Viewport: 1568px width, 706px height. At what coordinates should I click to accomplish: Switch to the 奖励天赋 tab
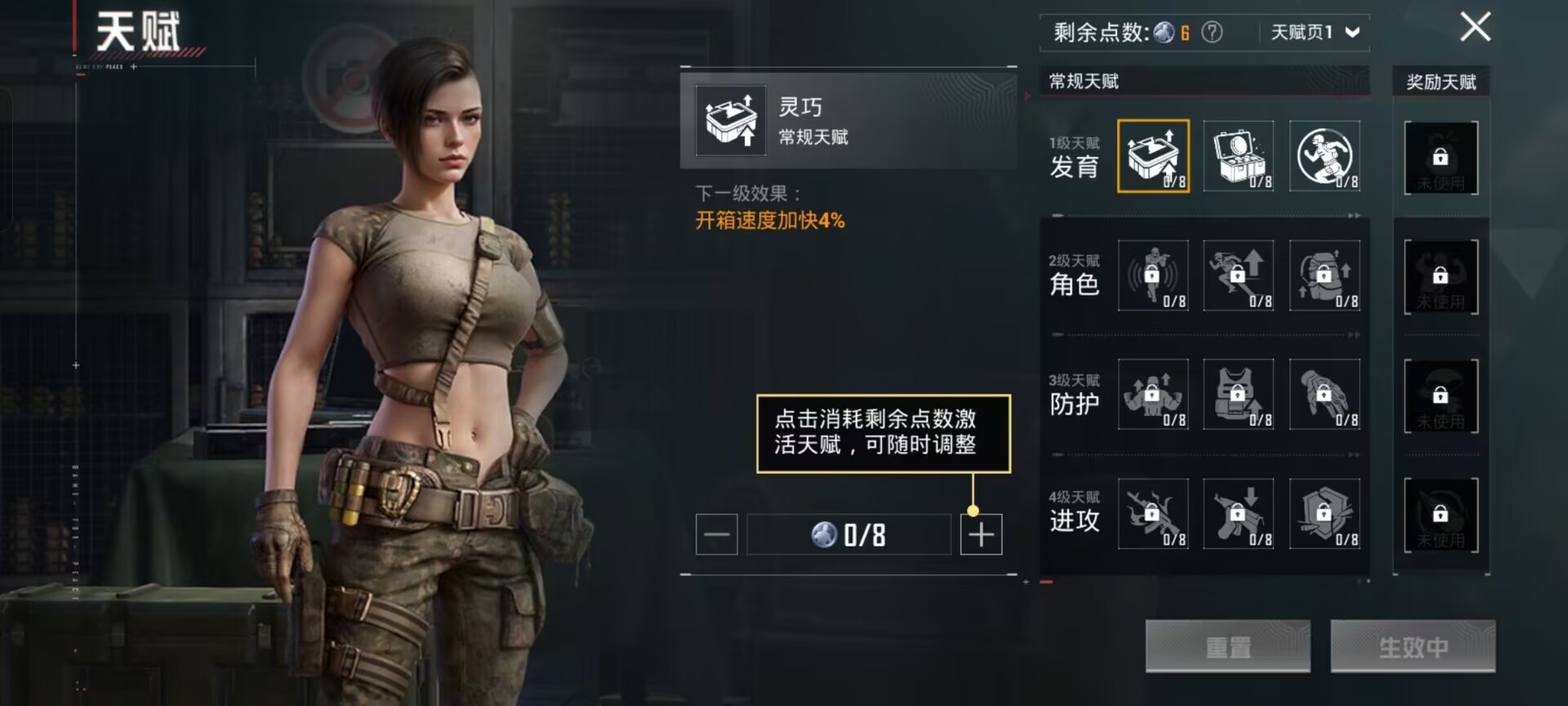pyautogui.click(x=1440, y=81)
